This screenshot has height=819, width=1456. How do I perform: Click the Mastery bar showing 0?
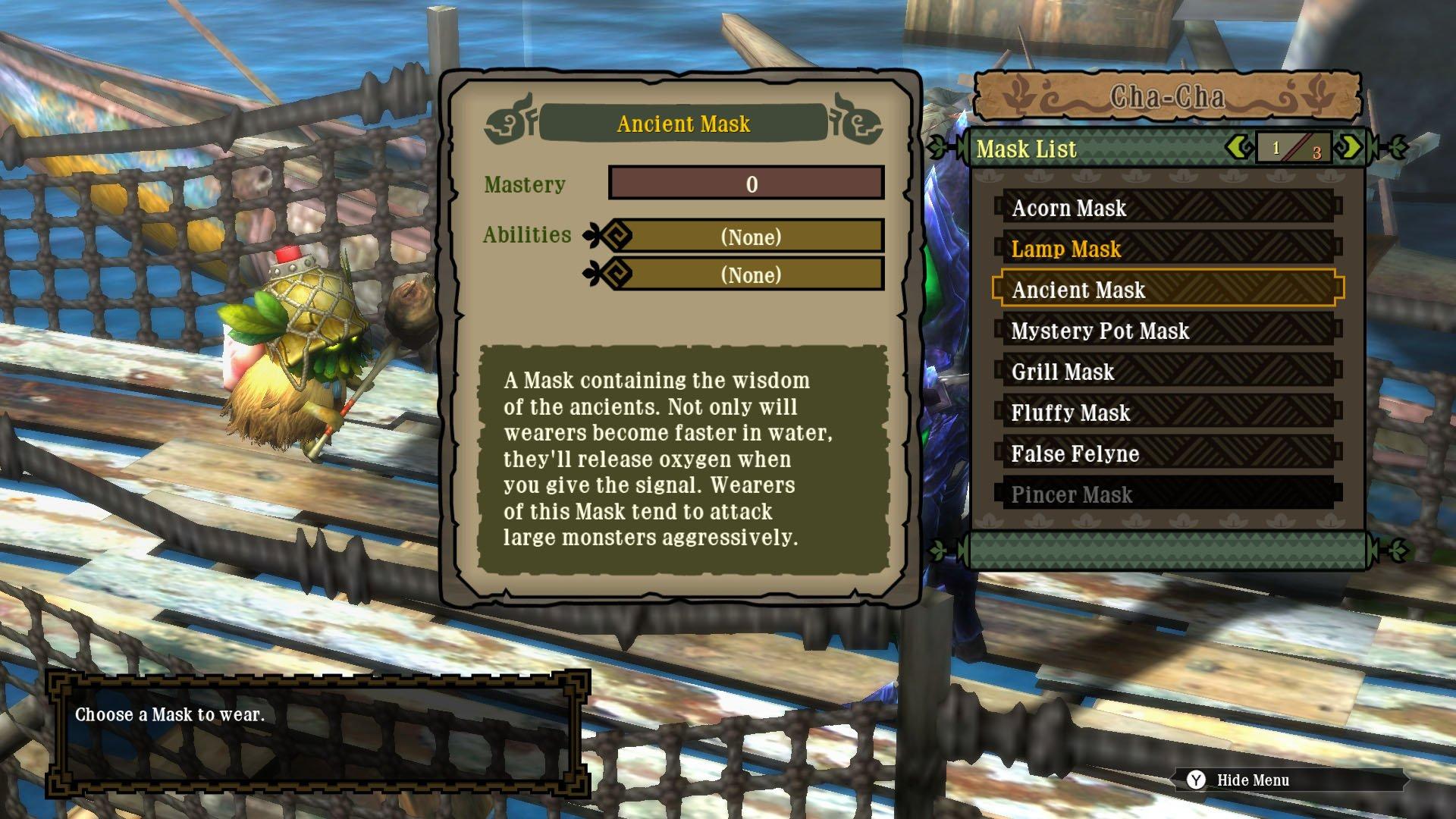(745, 182)
